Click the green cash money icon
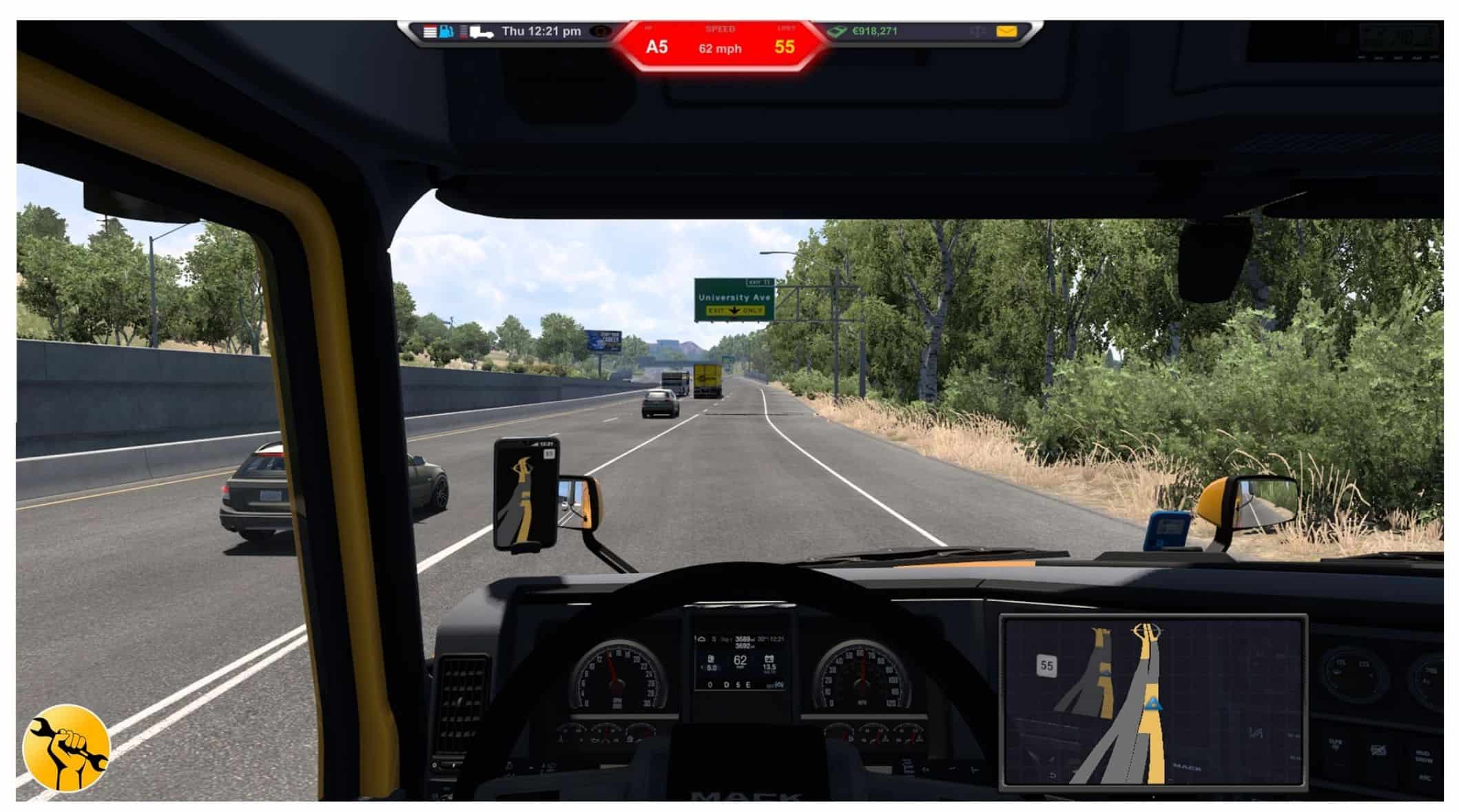This screenshot has width=1459, height=812. [837, 32]
